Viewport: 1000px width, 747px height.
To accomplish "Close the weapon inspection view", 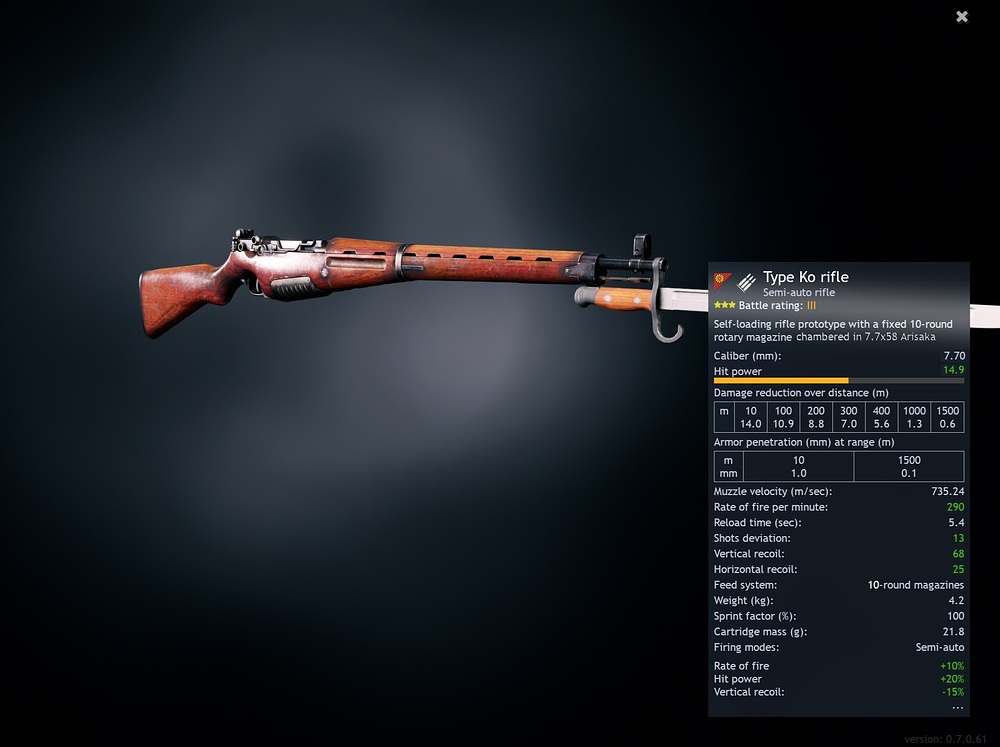I will coord(962,17).
